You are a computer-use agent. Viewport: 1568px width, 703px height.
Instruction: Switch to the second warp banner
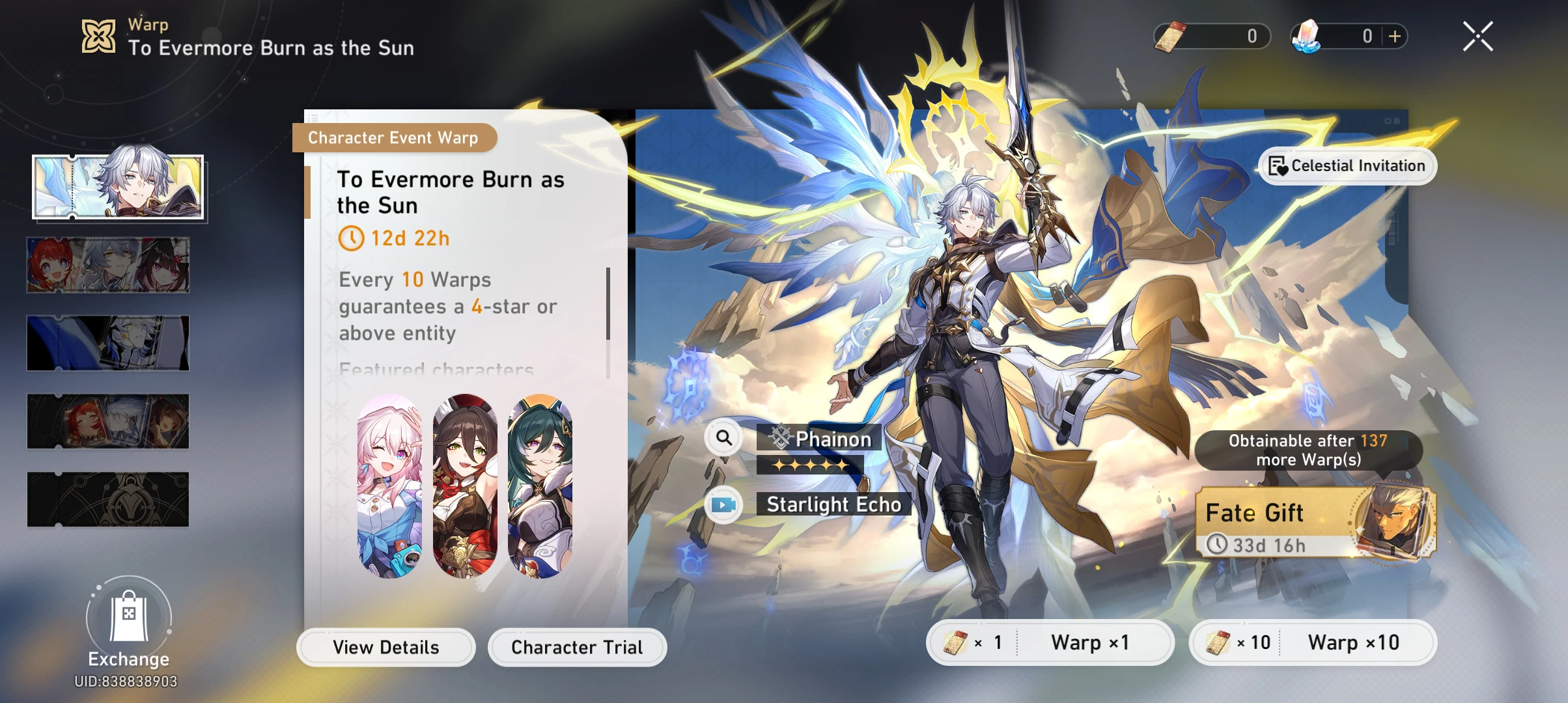click(x=108, y=265)
